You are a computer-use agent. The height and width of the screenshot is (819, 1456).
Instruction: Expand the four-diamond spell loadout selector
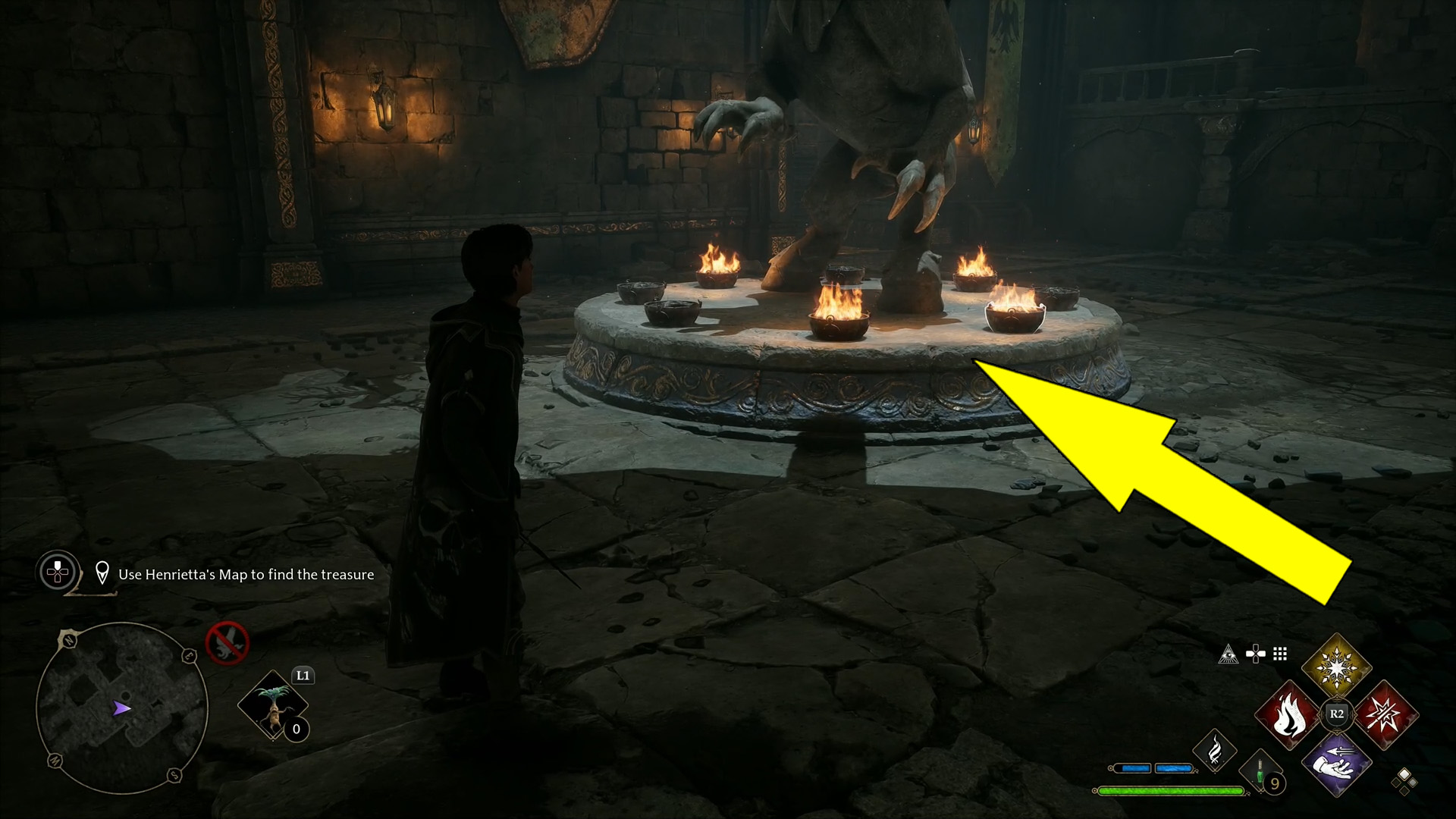pyautogui.click(x=1404, y=781)
